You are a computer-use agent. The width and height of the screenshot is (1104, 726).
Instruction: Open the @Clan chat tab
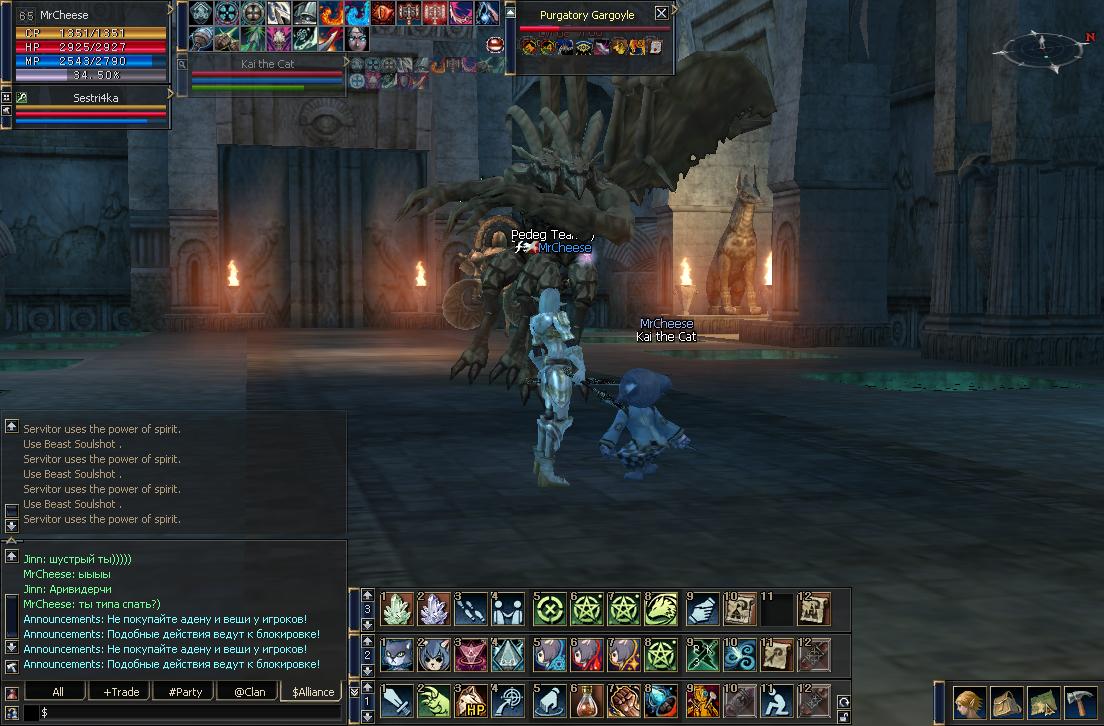click(x=249, y=691)
